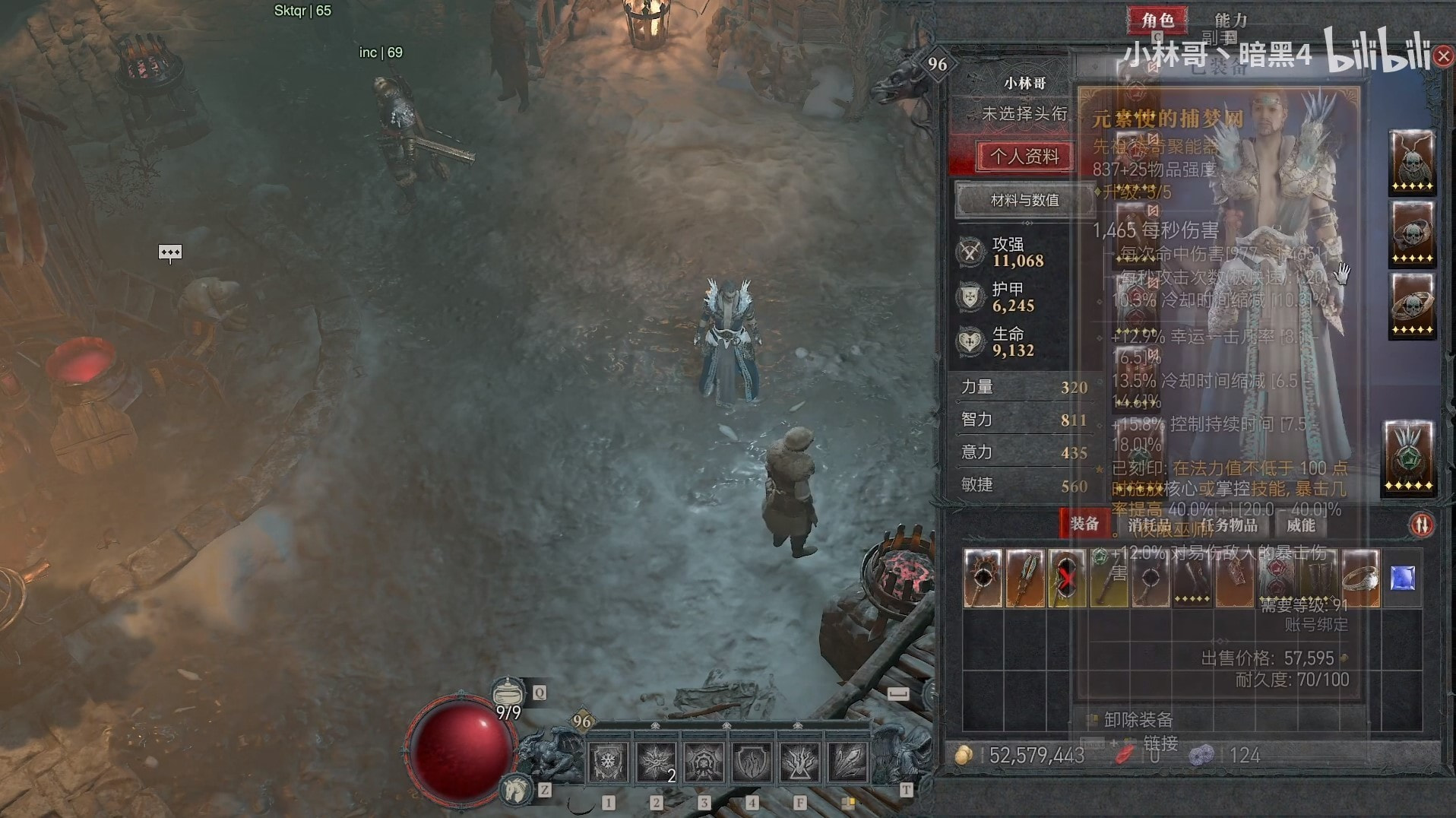1456x818 pixels.
Task: Open the 个人资料 profile button
Action: 1024,157
